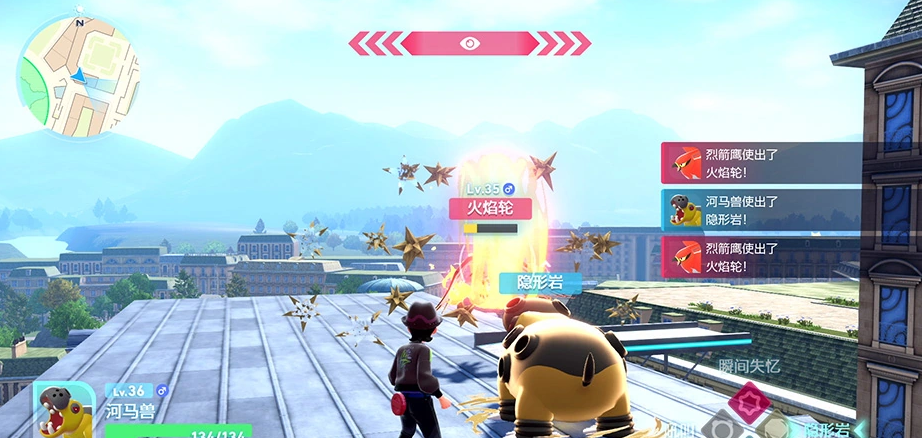This screenshot has height=438, width=922.
Task: Click the eye icon on the top banner
Action: (x=469, y=43)
